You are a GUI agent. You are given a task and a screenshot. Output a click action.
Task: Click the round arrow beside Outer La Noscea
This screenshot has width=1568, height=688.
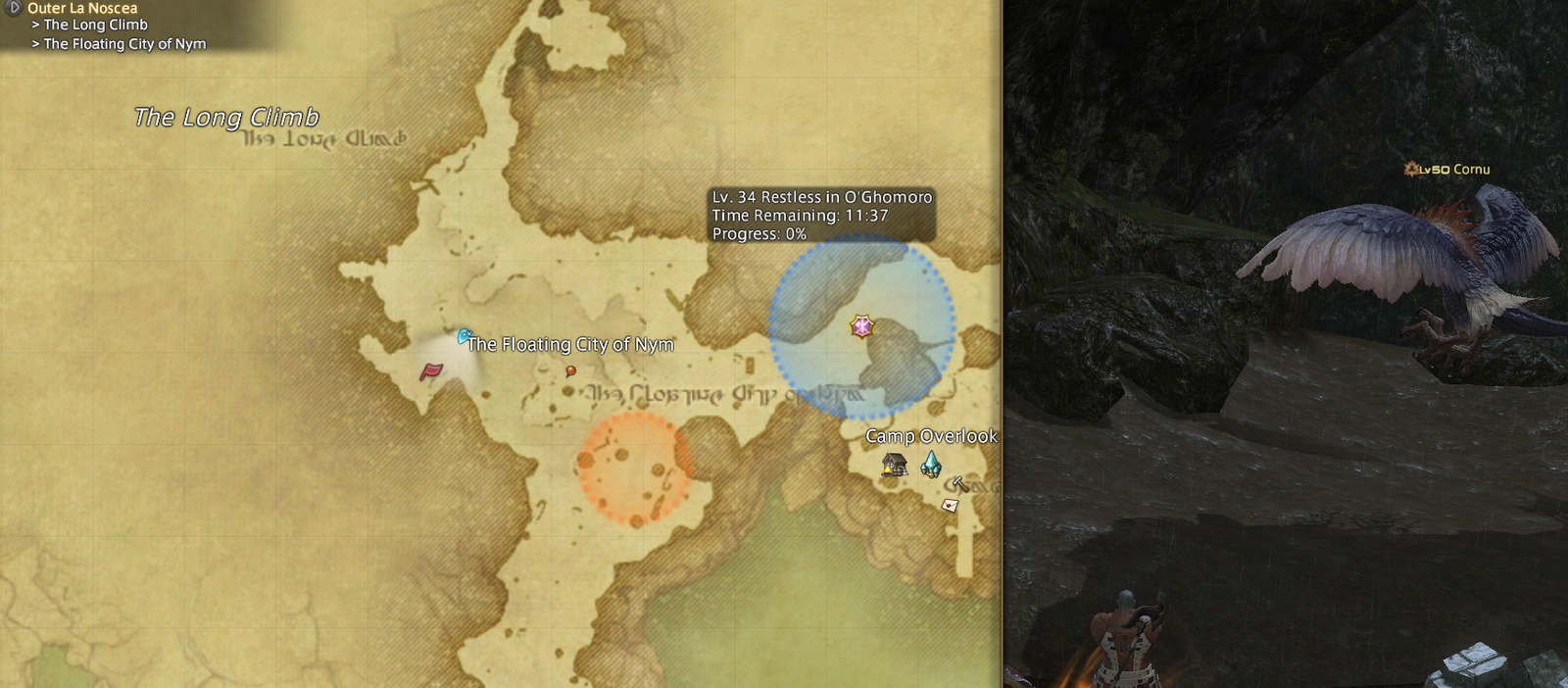[x=14, y=7]
